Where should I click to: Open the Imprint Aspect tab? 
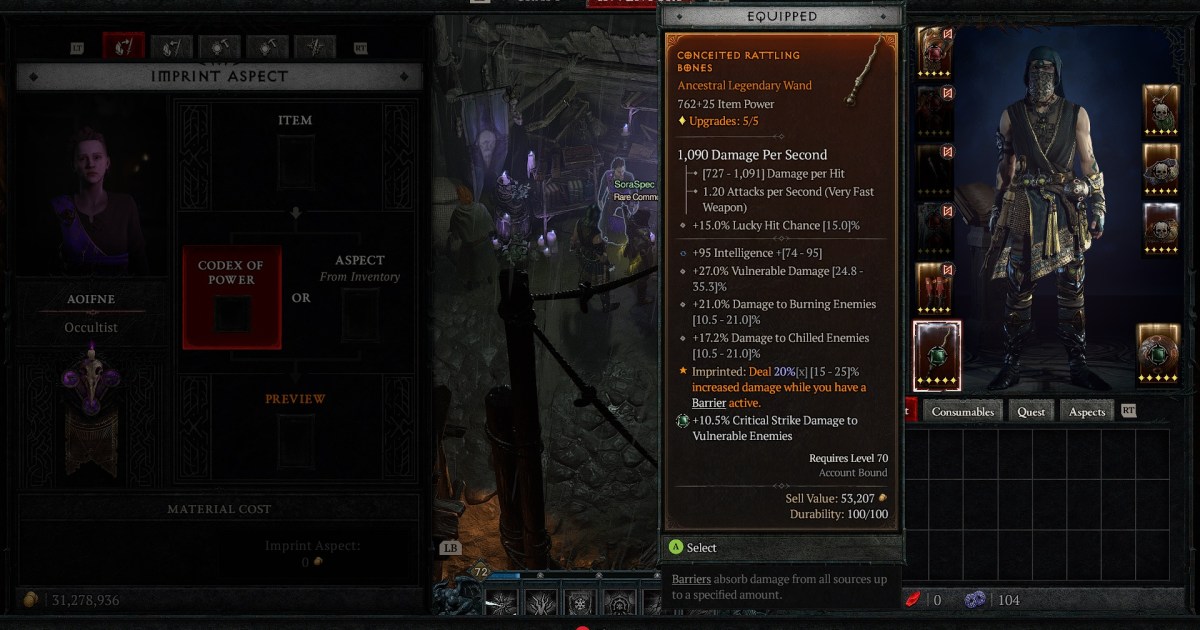click(x=124, y=46)
